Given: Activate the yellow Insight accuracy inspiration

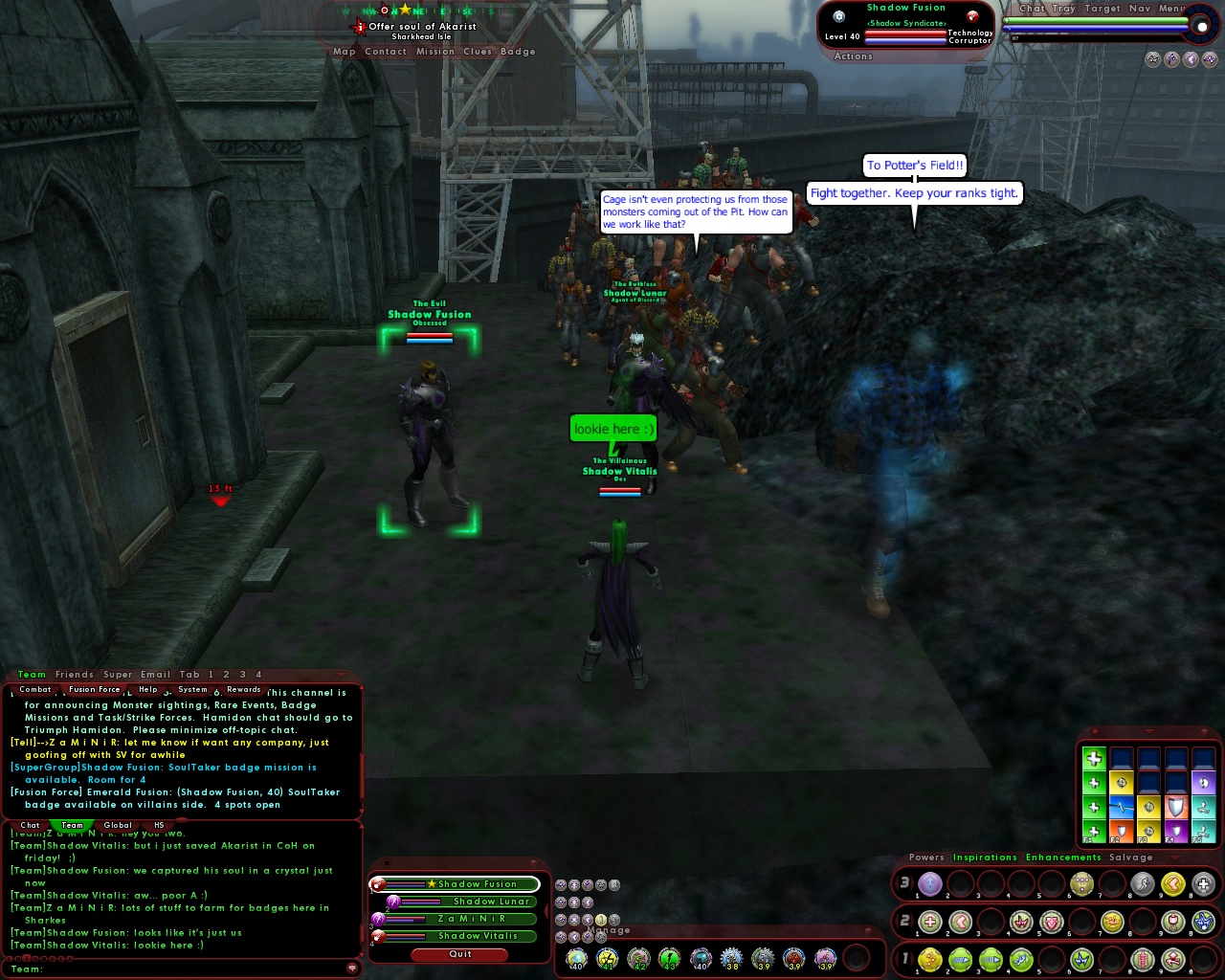Looking at the screenshot, I should [x=1121, y=783].
